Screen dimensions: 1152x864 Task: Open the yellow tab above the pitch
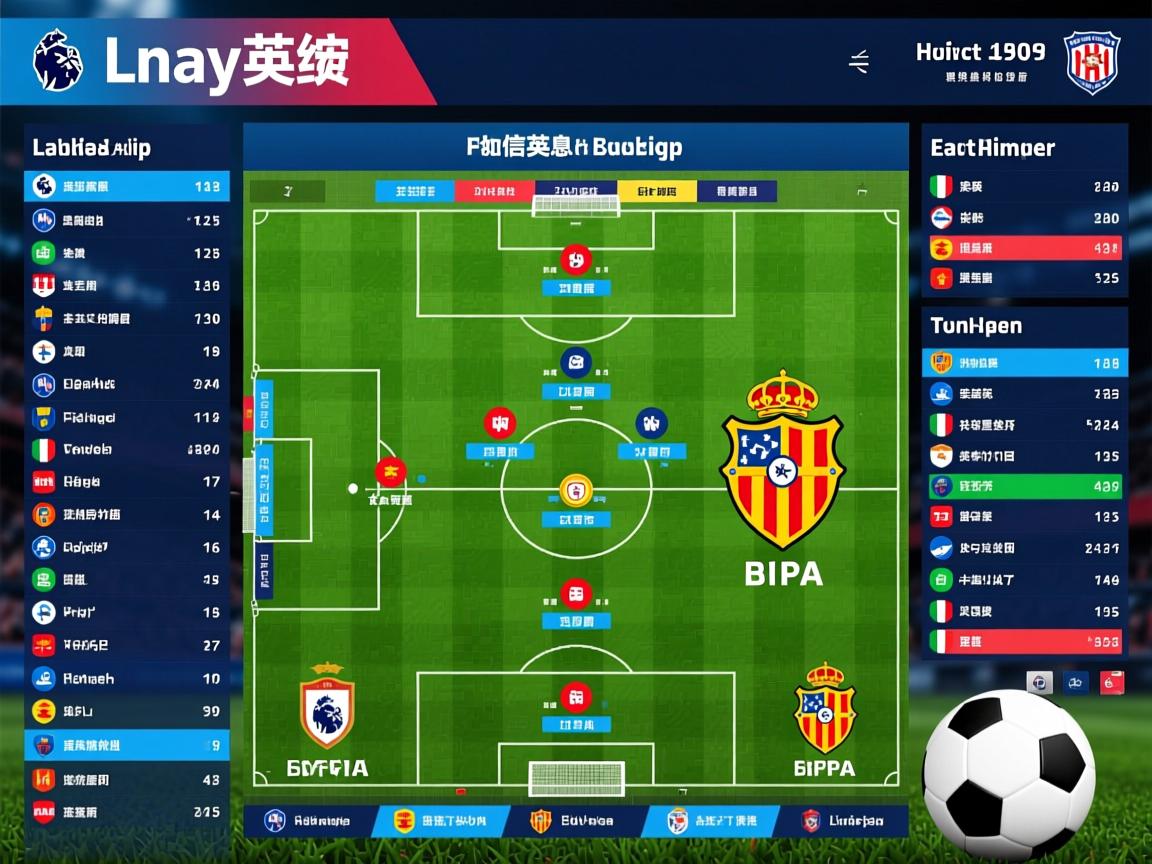coord(656,191)
